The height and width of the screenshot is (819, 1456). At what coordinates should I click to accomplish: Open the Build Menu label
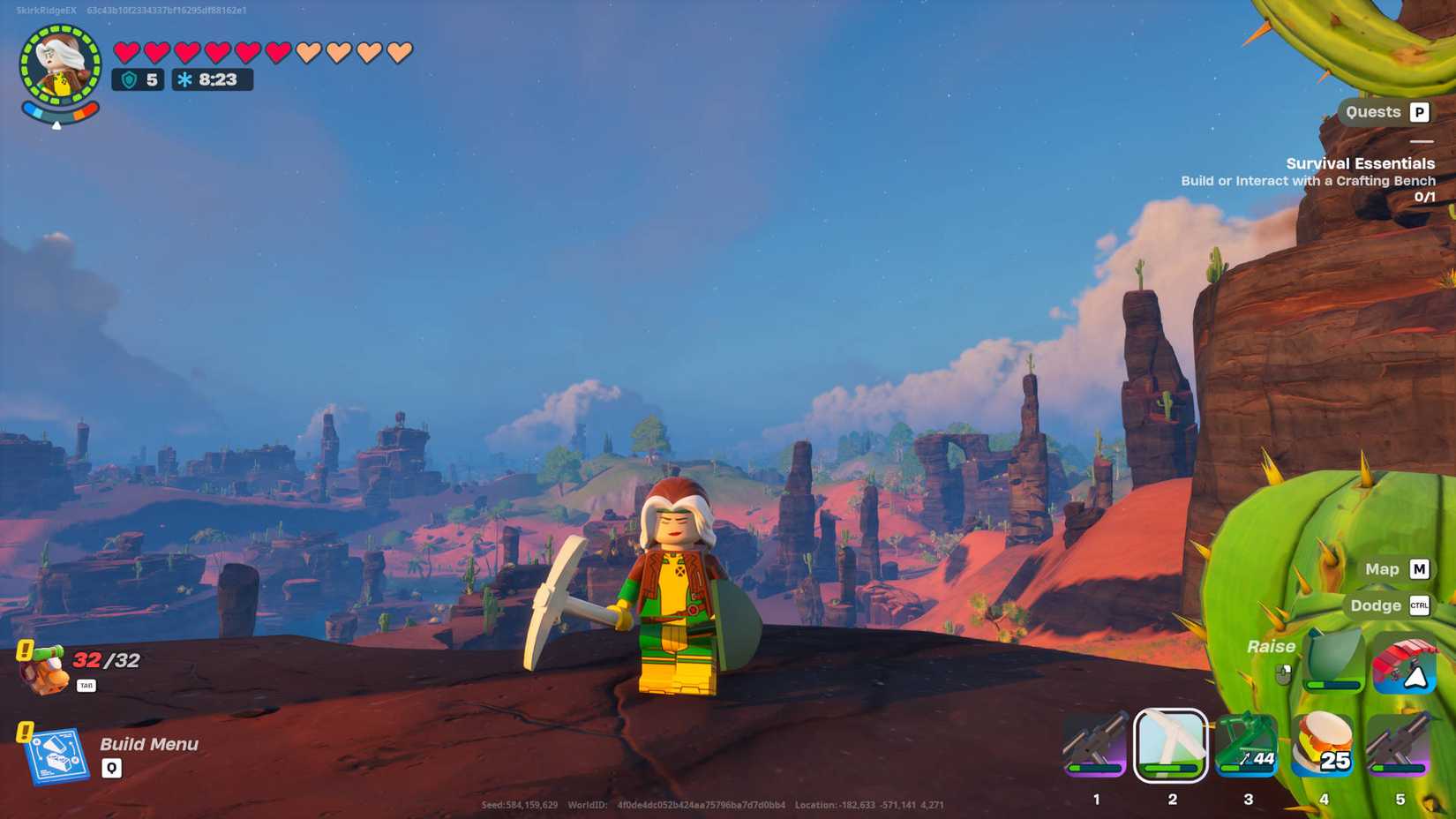pos(147,744)
